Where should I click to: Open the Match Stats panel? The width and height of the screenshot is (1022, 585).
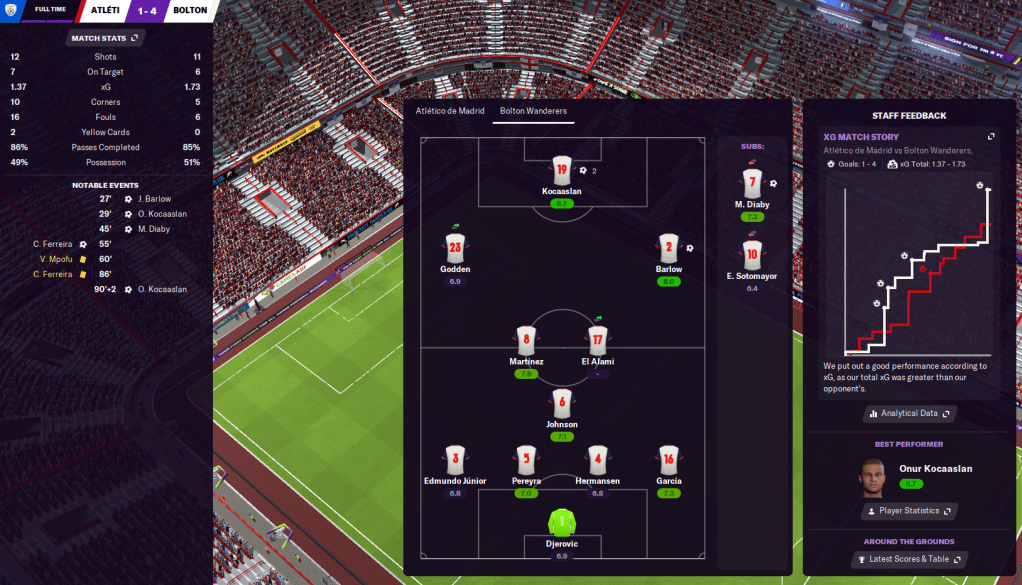click(105, 38)
